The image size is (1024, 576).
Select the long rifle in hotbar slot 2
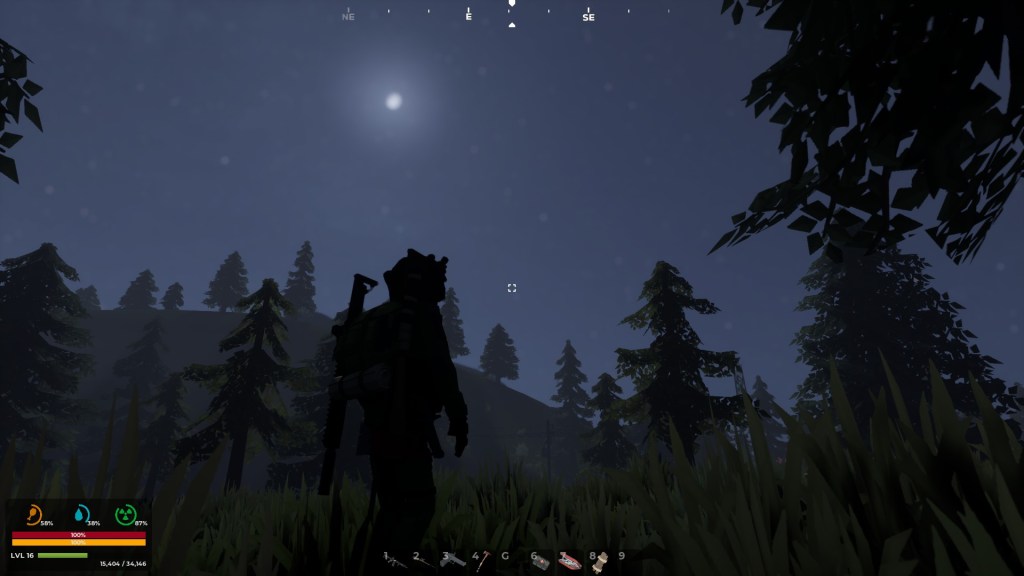[425, 561]
